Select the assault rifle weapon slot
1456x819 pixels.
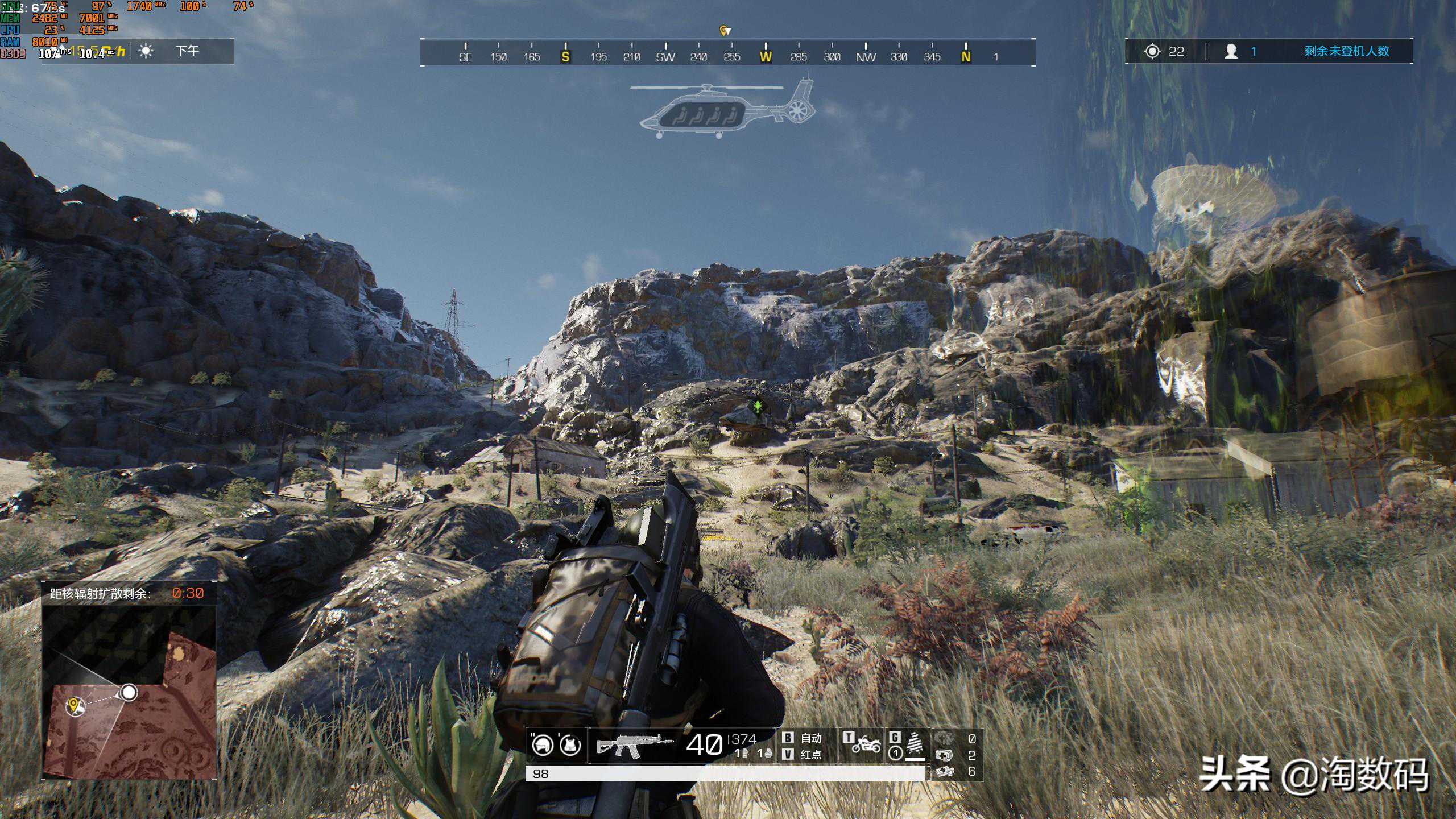634,745
